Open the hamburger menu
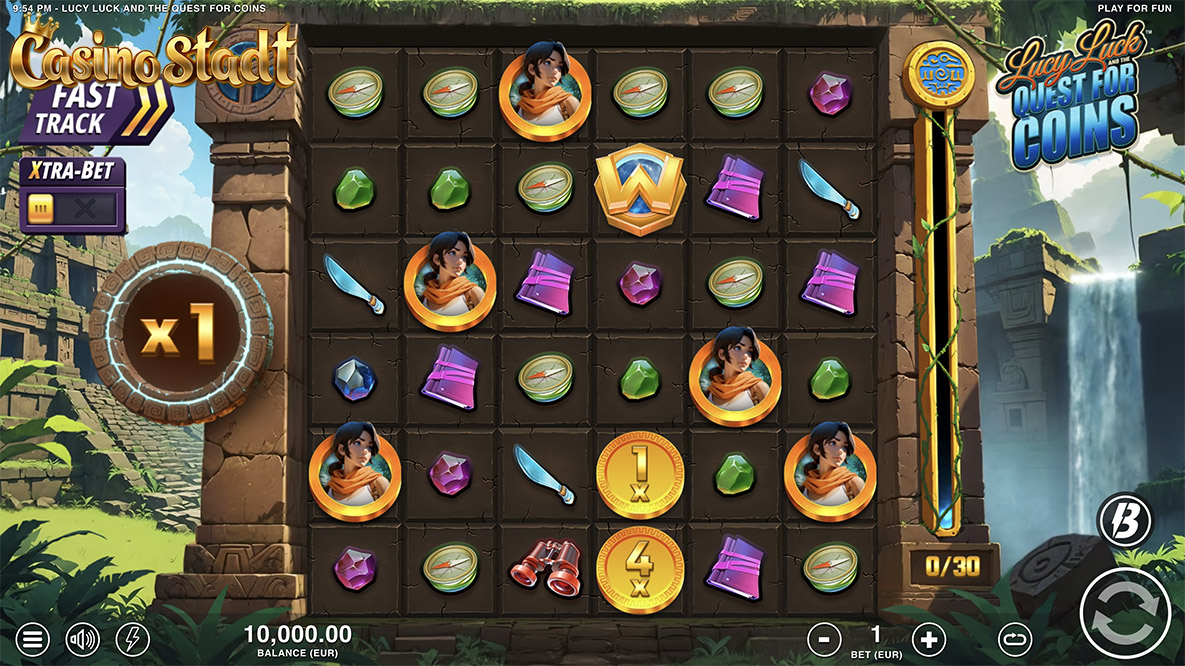 [x=33, y=638]
